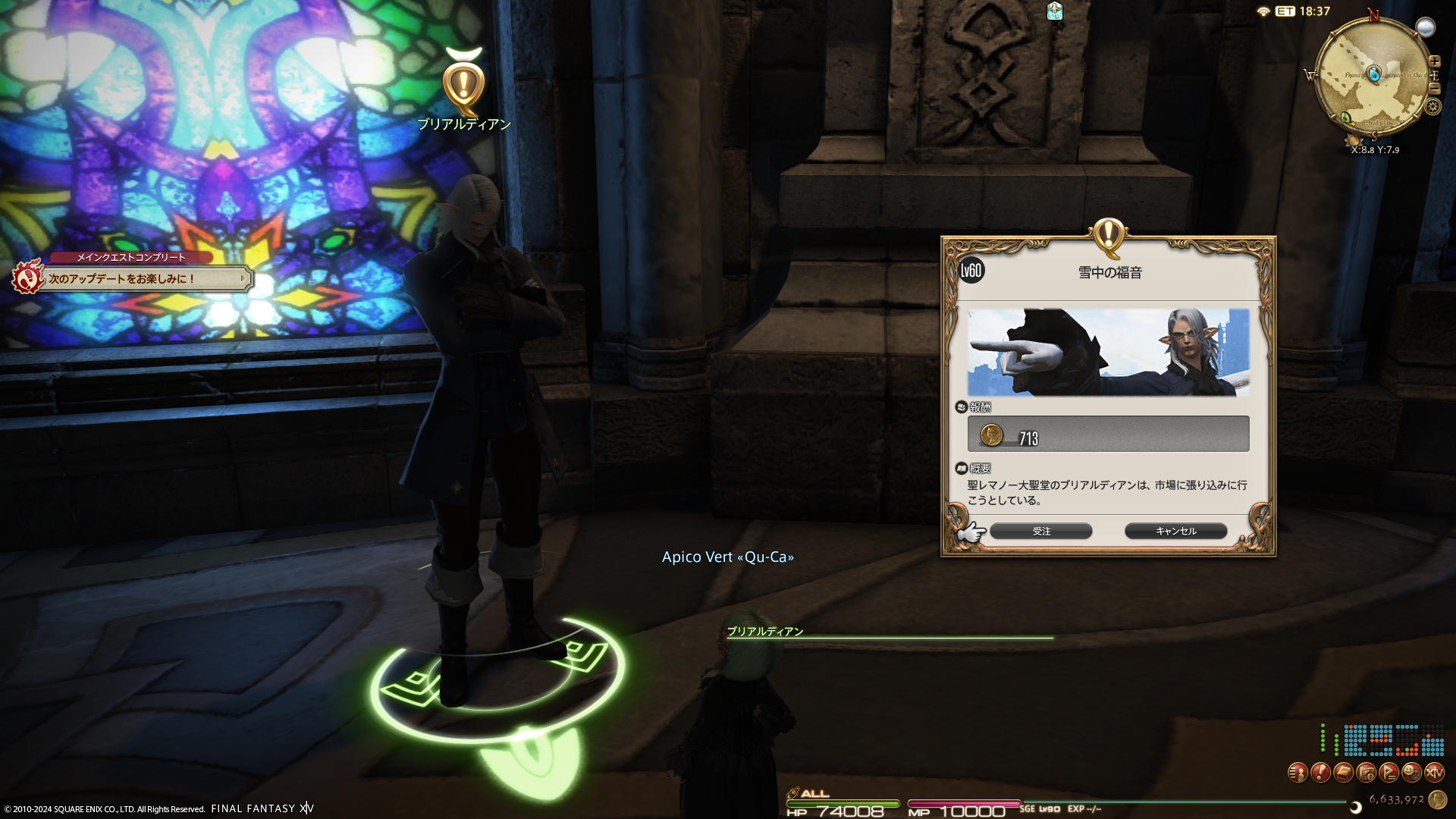Open the Character menu icon
Screen dimensions: 1456x819
point(1298,773)
